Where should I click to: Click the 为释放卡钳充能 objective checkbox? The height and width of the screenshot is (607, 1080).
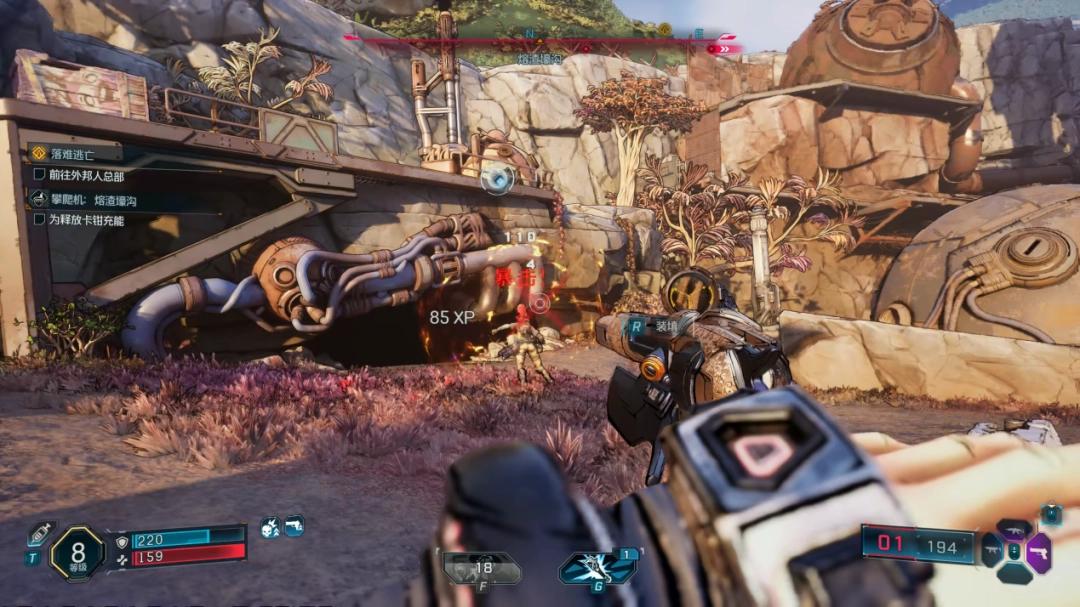coord(40,220)
